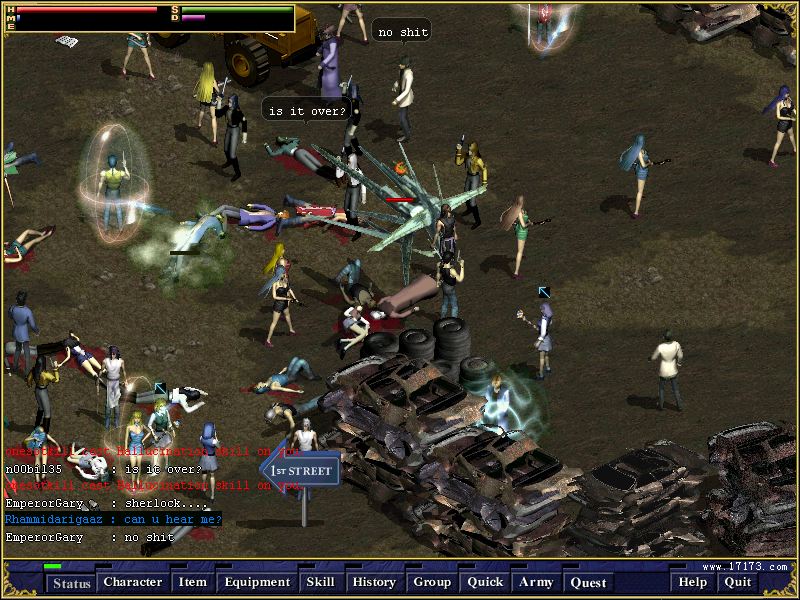The height and width of the screenshot is (600, 800).
Task: Select the Quick button
Action: (x=485, y=582)
